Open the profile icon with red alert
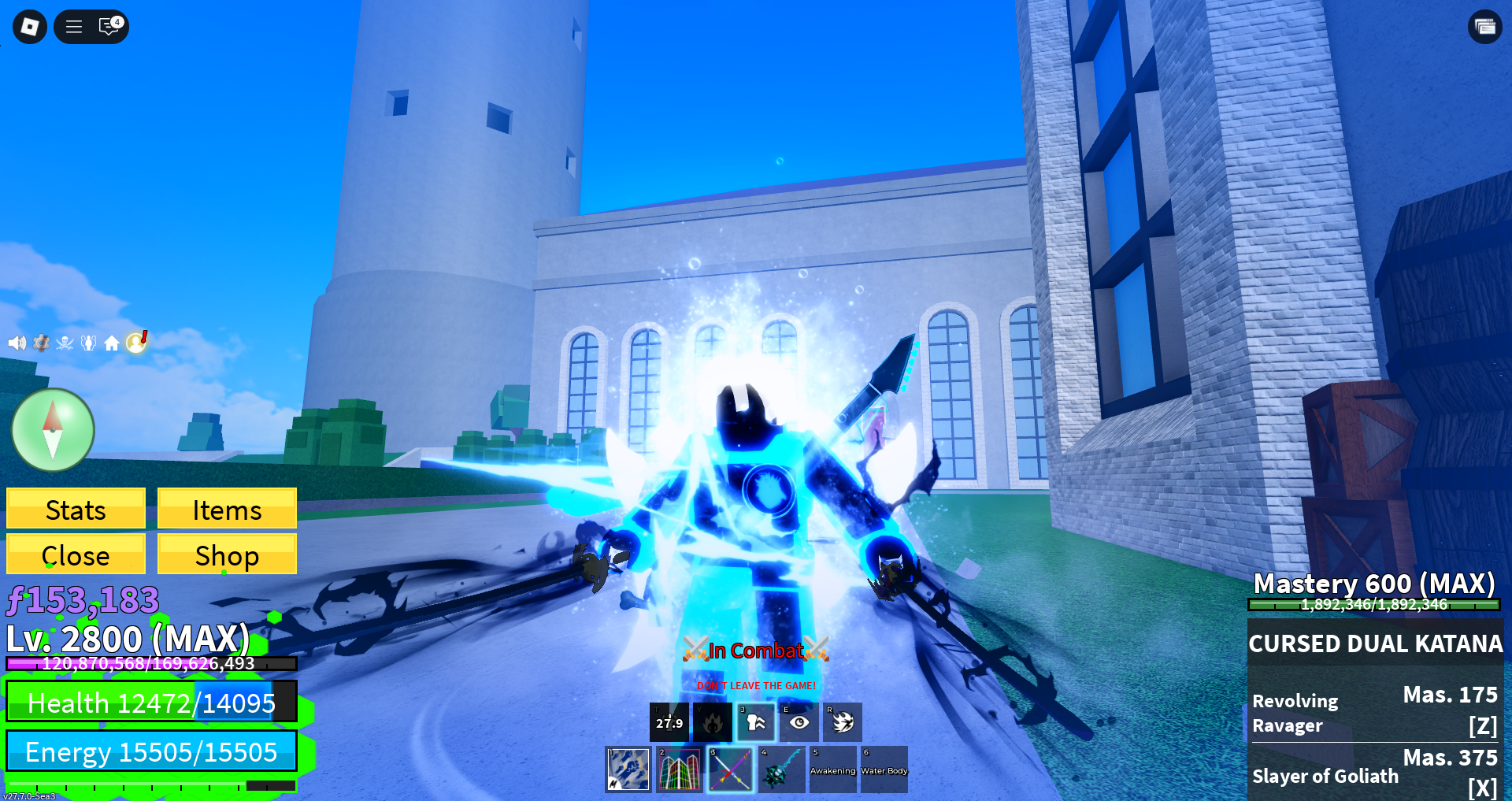This screenshot has height=801, width=1512. click(x=136, y=342)
